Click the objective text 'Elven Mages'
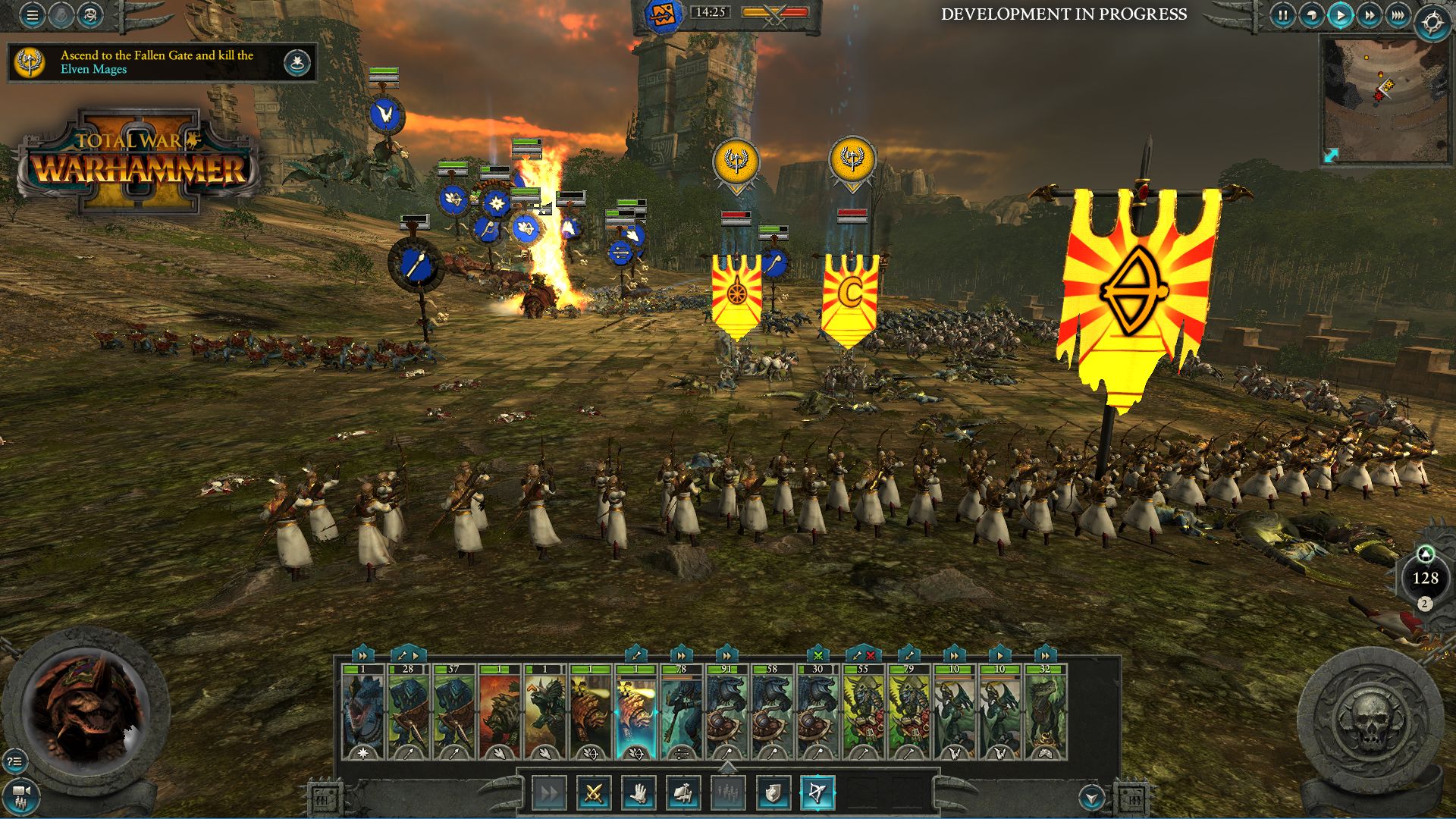The height and width of the screenshot is (819, 1456). 94,71
